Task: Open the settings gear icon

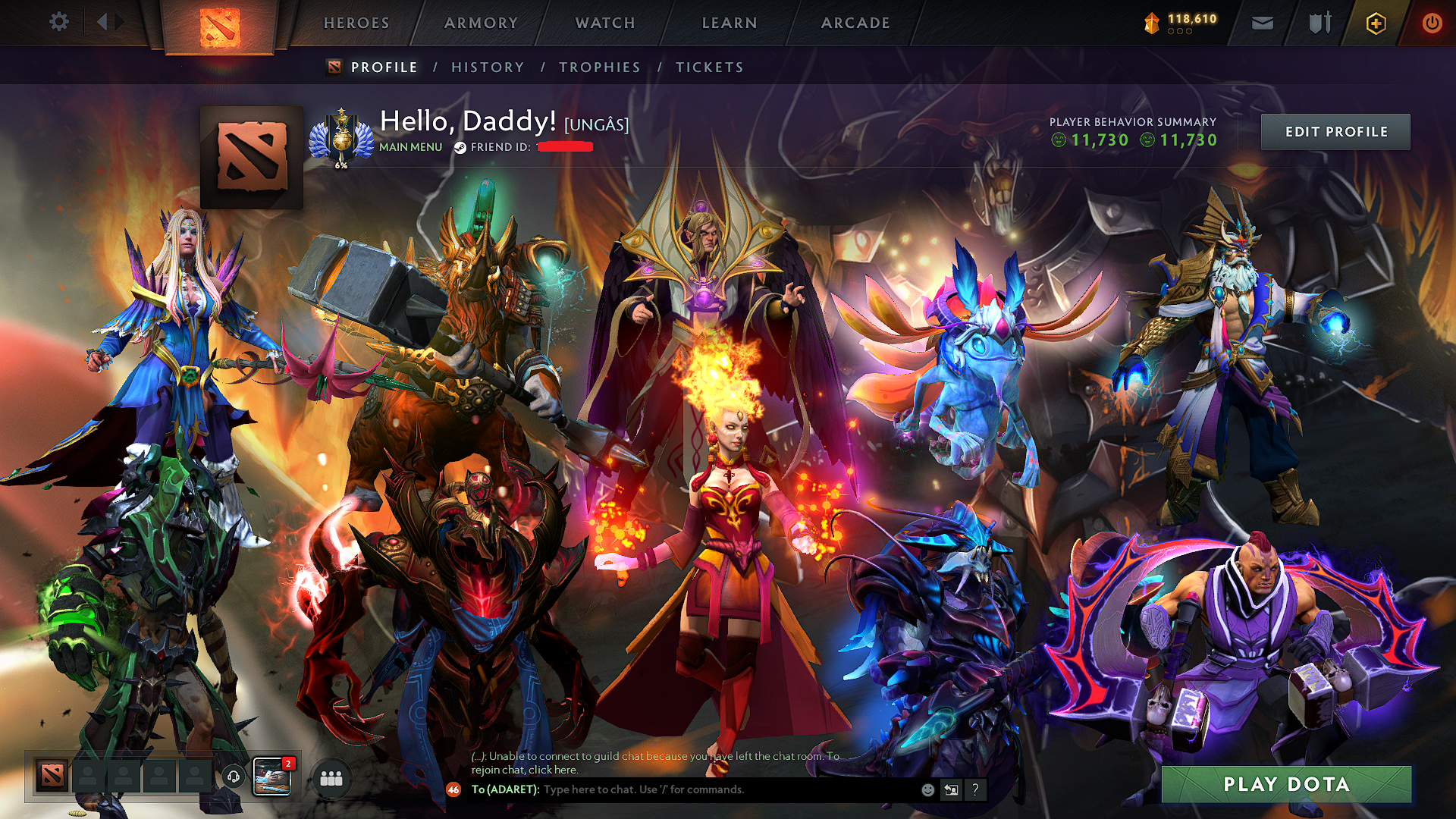Action: 59,22
